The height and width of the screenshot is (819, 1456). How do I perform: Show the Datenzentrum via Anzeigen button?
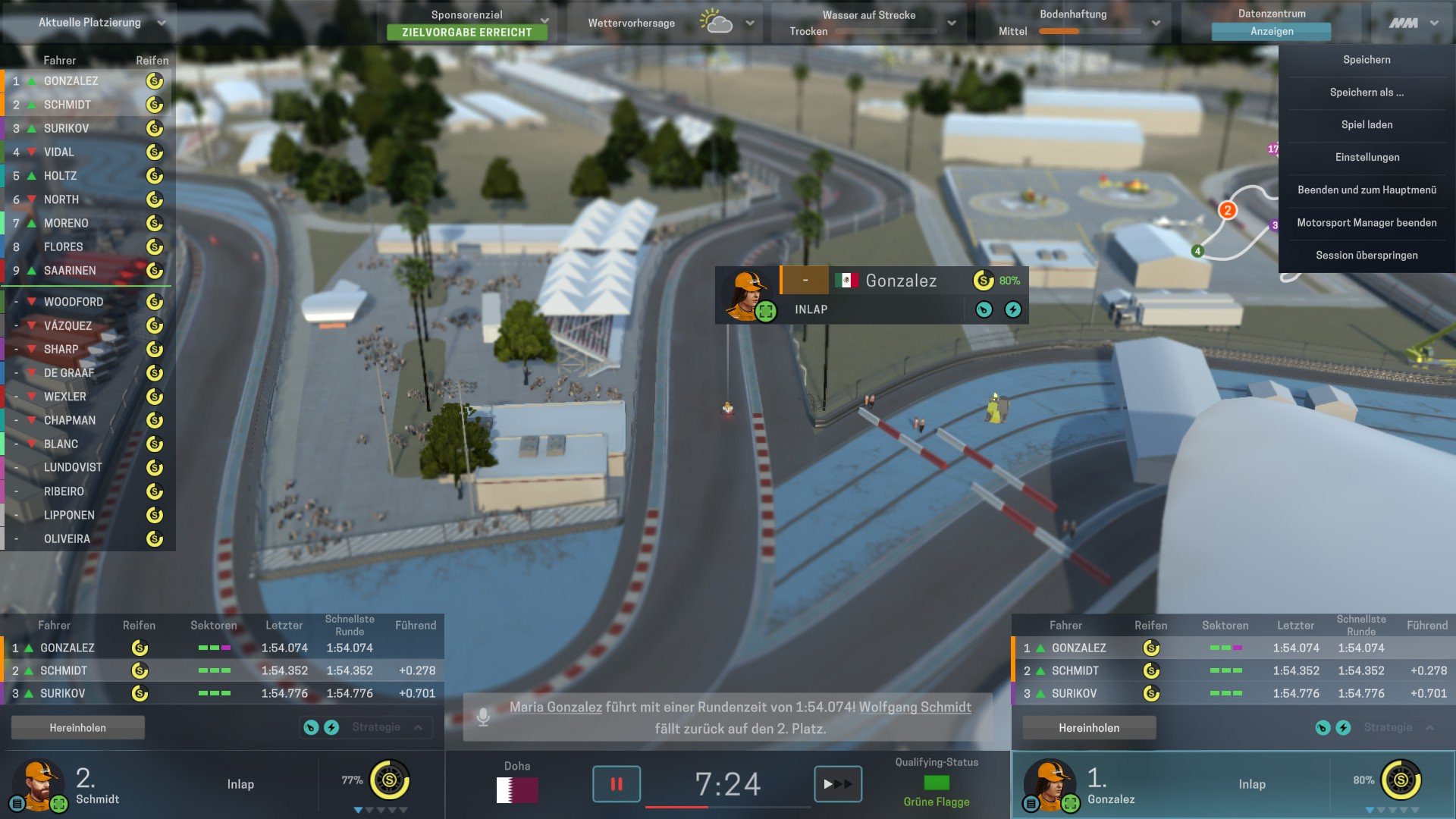coord(1272,32)
